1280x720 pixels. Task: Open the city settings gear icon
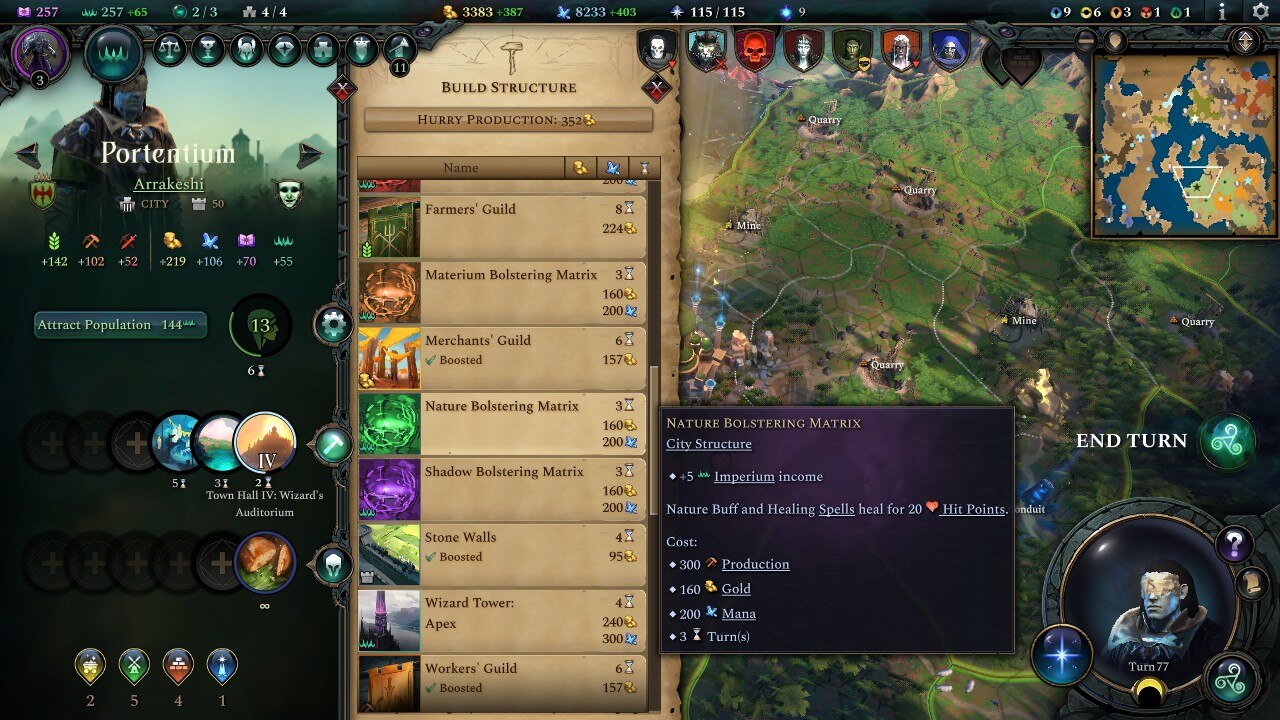[x=333, y=322]
